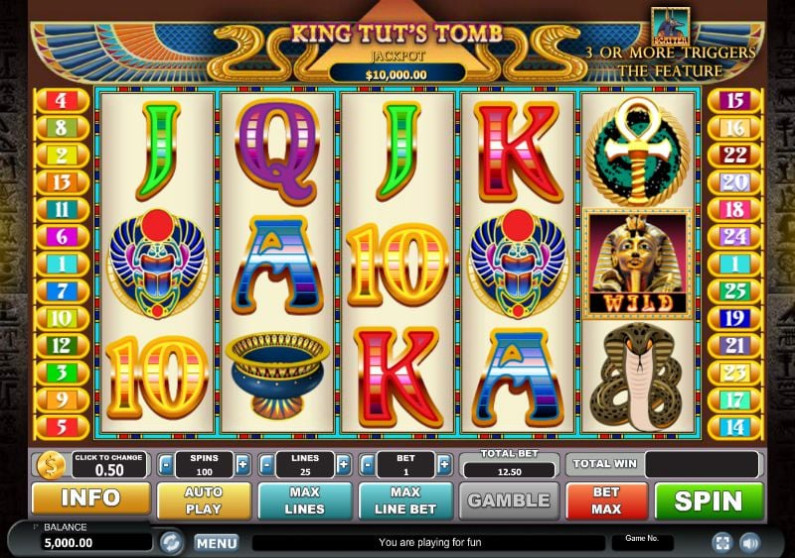Viewport: 795px width, 558px height.
Task: Open the MENU
Action: pyautogui.click(x=216, y=543)
